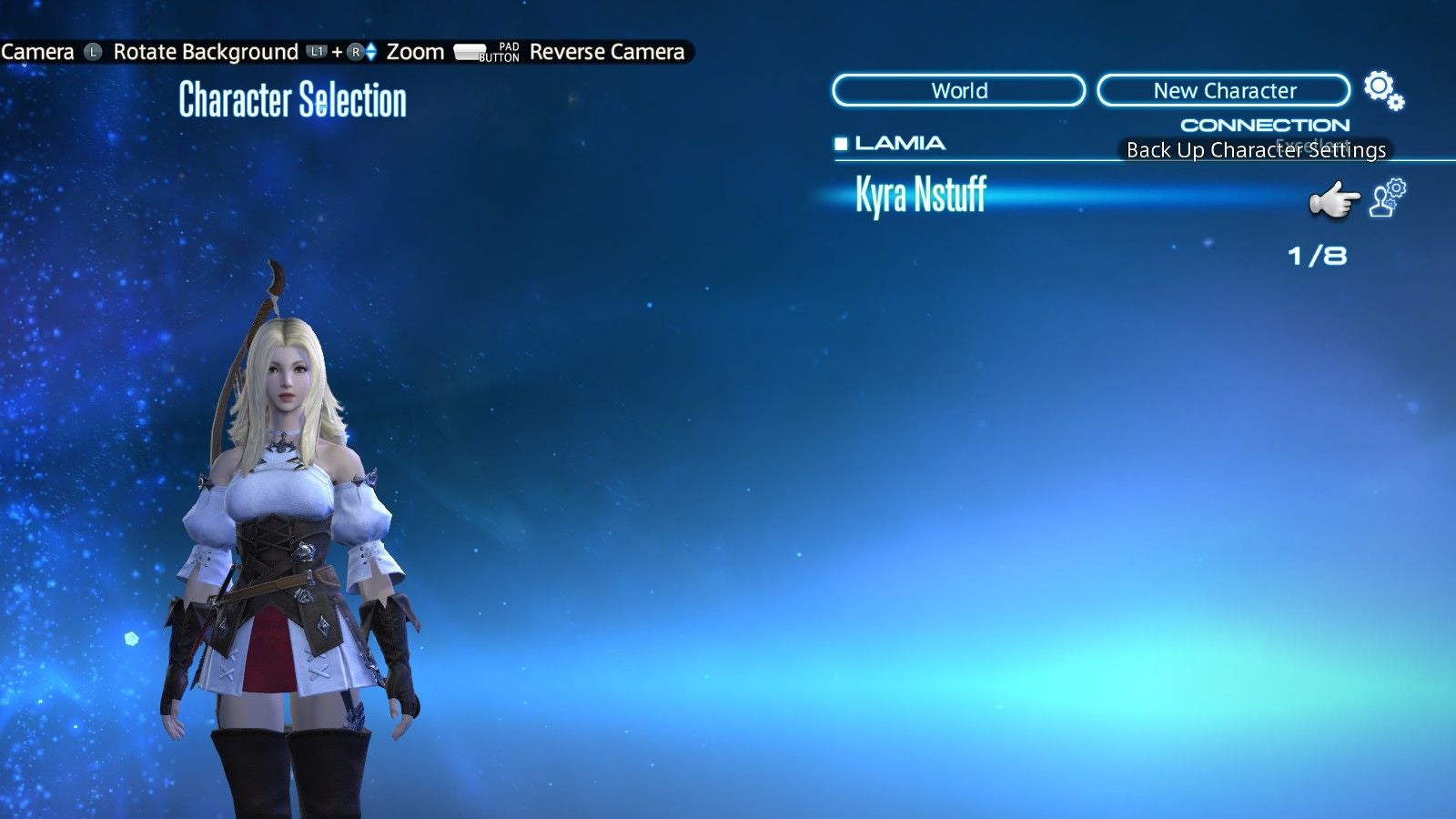The height and width of the screenshot is (819, 1456).
Task: Click the CONNECTION status label
Action: (x=1264, y=124)
